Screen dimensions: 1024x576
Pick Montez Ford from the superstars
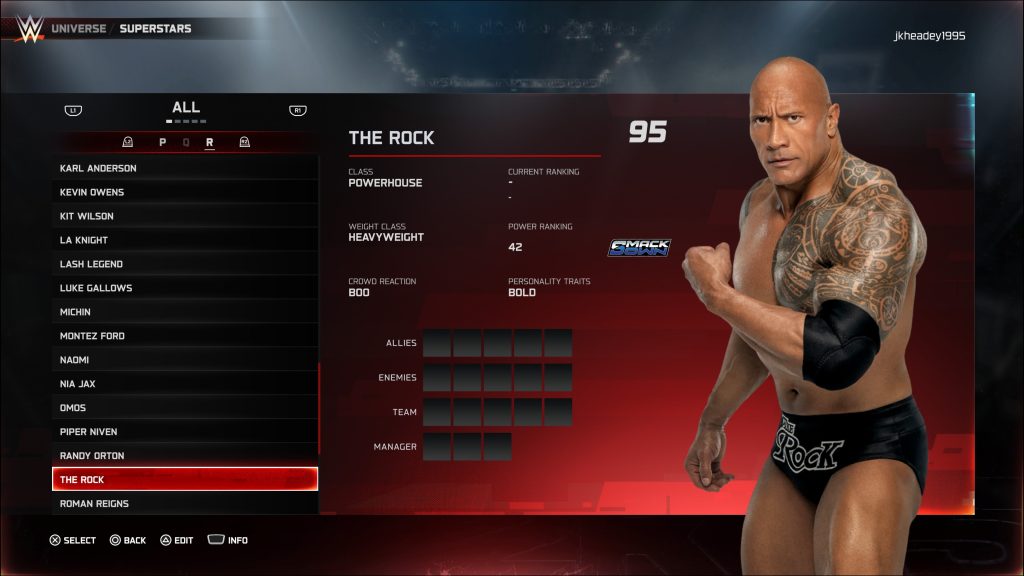coord(185,336)
